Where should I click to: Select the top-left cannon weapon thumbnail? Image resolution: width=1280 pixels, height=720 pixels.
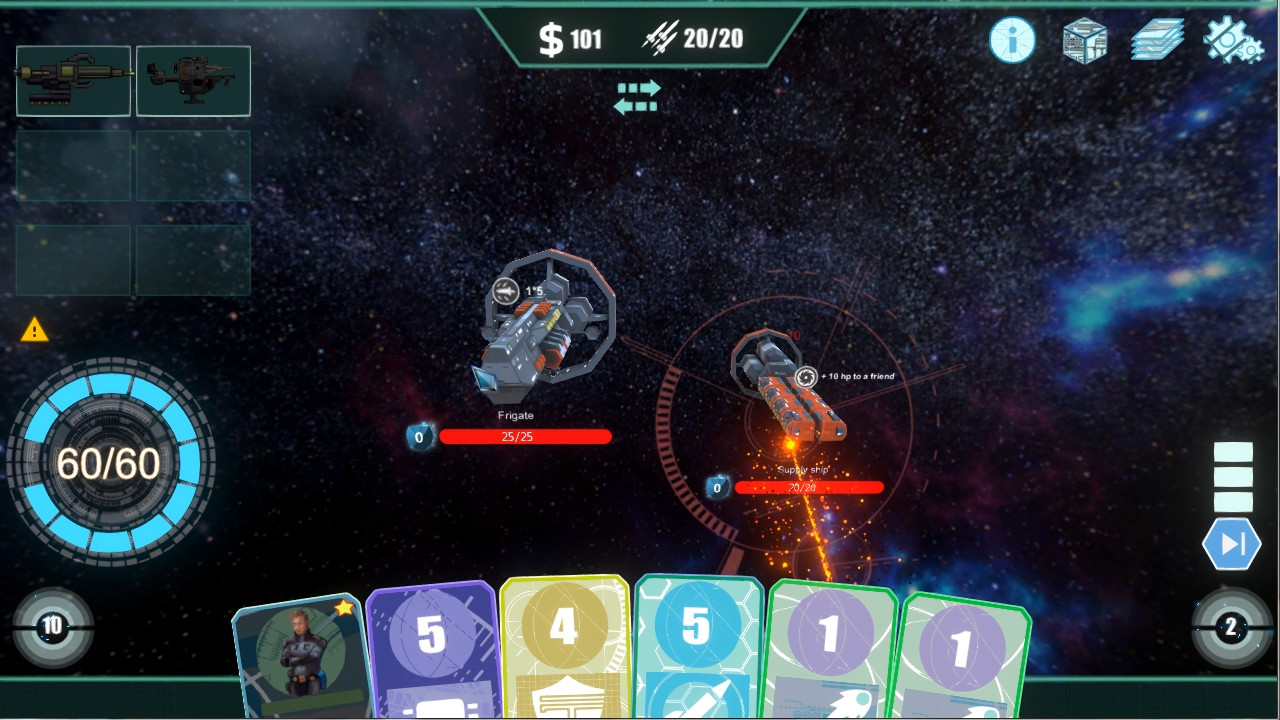72,80
